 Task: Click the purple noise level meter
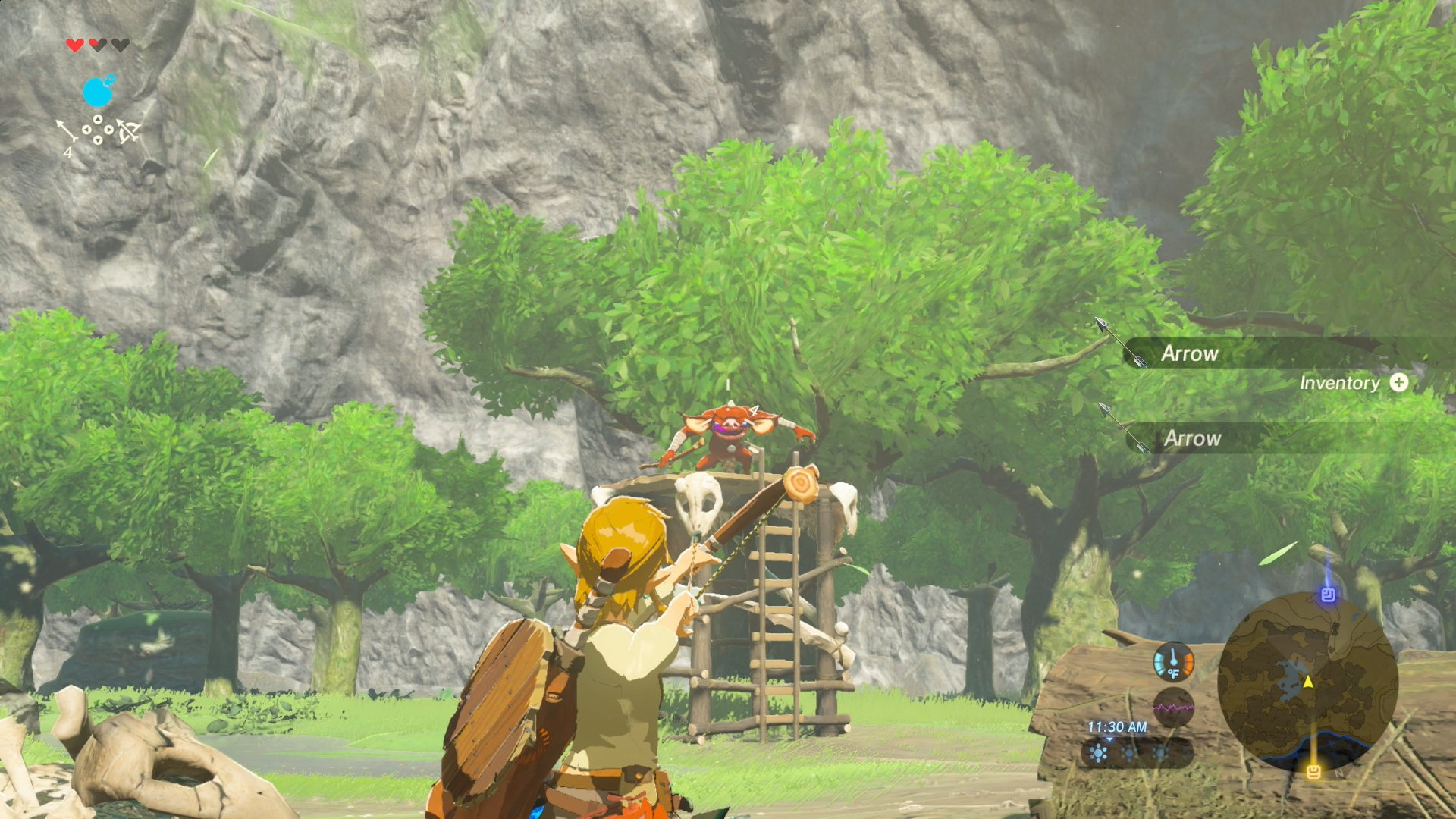[x=1174, y=706]
